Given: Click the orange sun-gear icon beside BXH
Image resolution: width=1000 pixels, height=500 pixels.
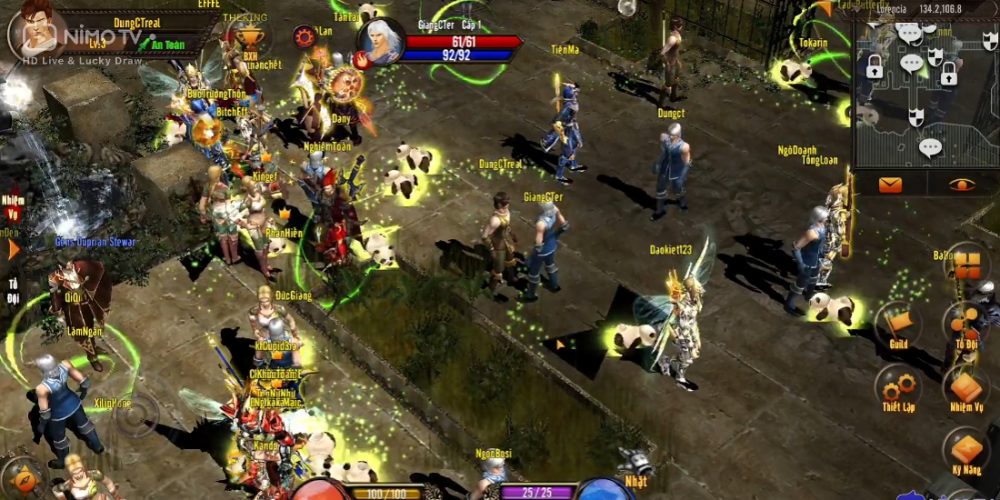Looking at the screenshot, I should coord(305,37).
